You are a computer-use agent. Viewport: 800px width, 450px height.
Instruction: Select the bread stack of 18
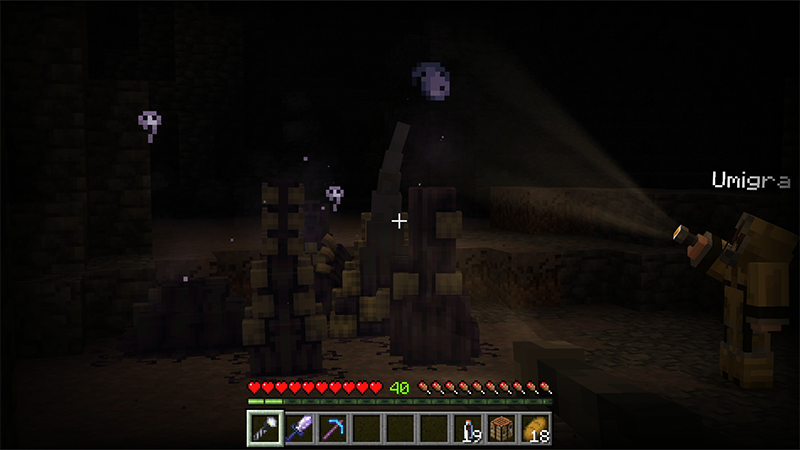tap(536, 428)
